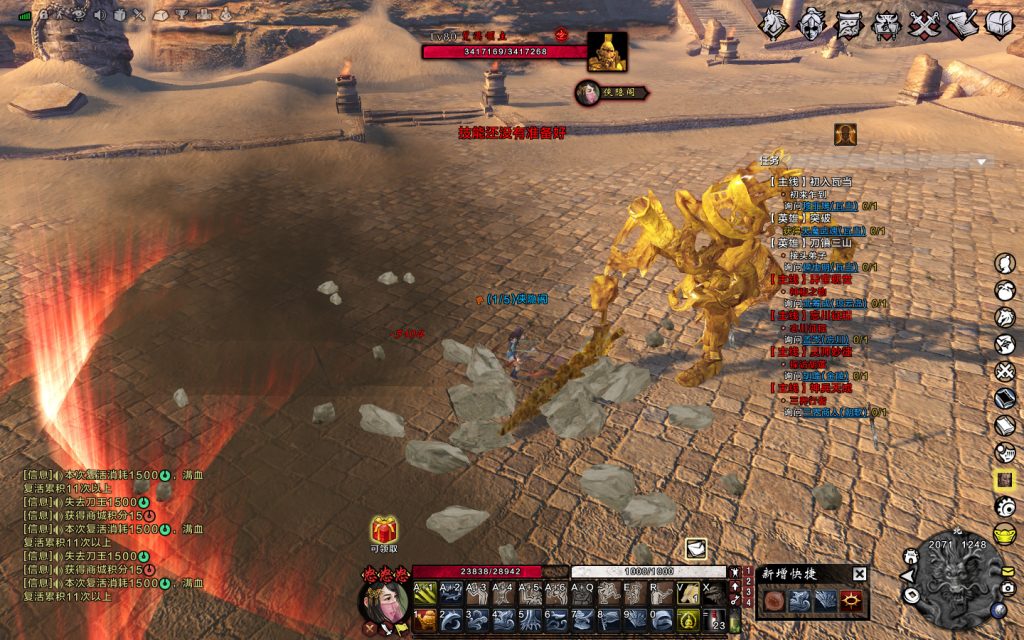Click the gold ingot shop icon

1005,532
